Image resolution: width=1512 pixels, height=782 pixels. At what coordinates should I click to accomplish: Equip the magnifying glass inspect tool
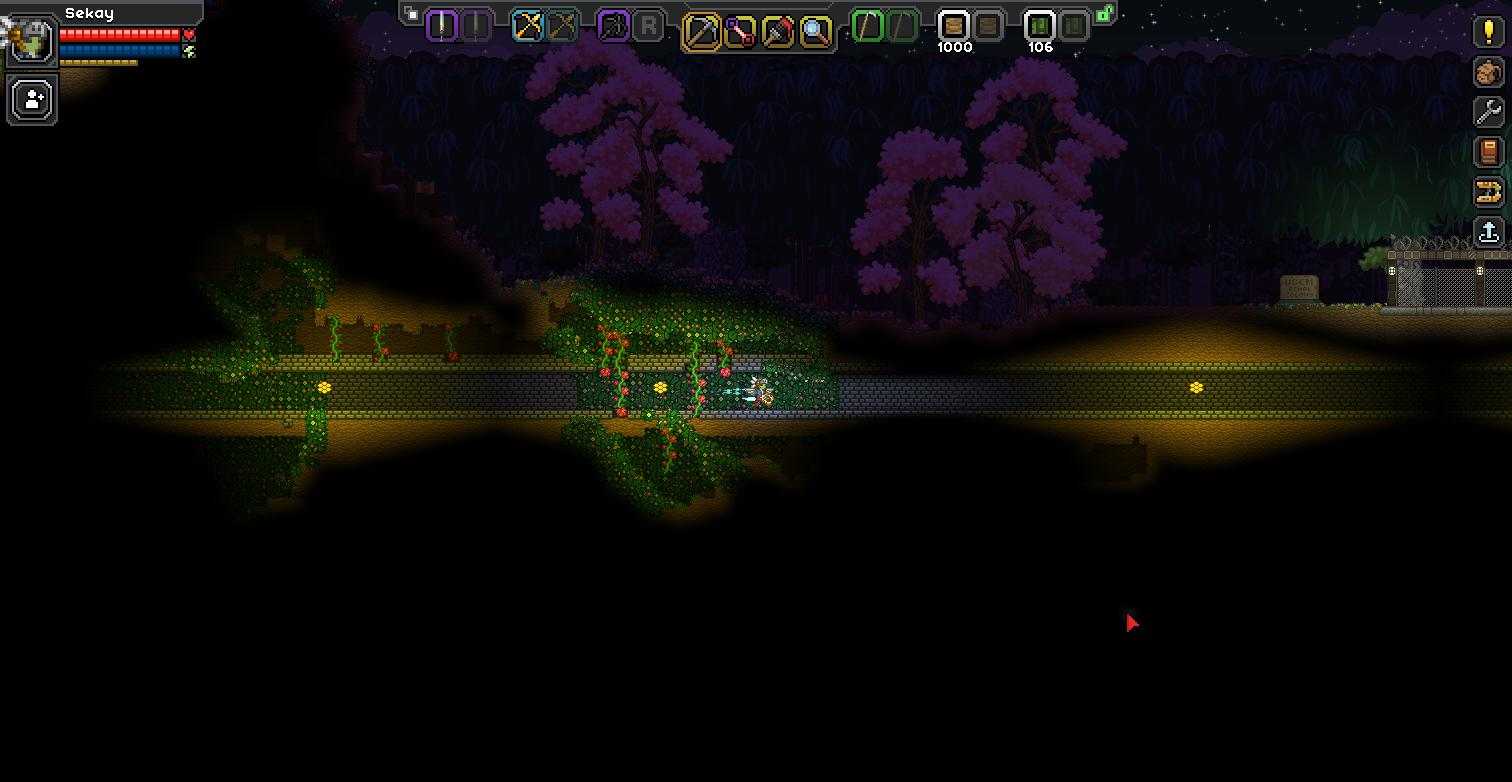point(816,32)
